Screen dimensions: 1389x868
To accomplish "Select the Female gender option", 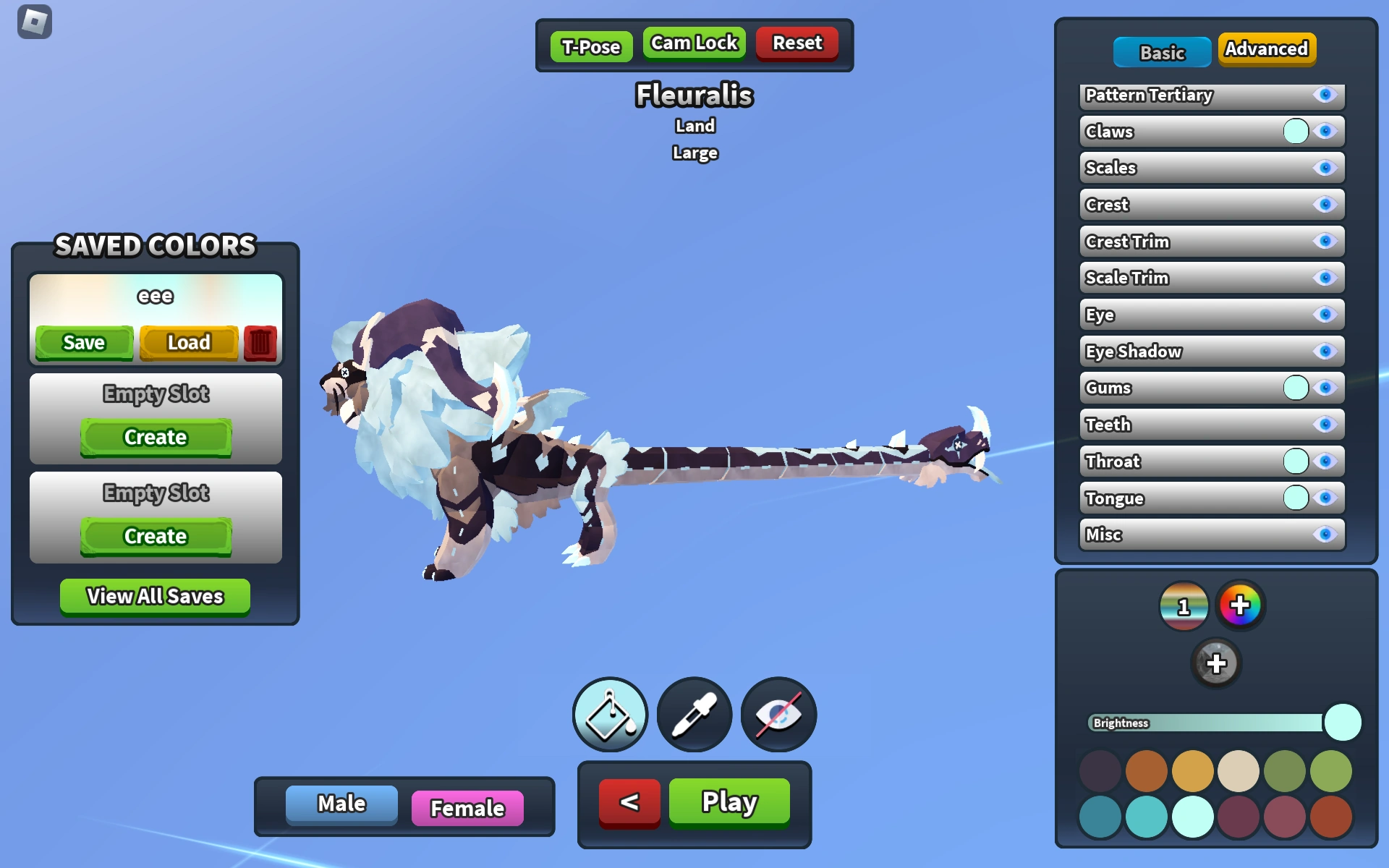I will tap(467, 807).
